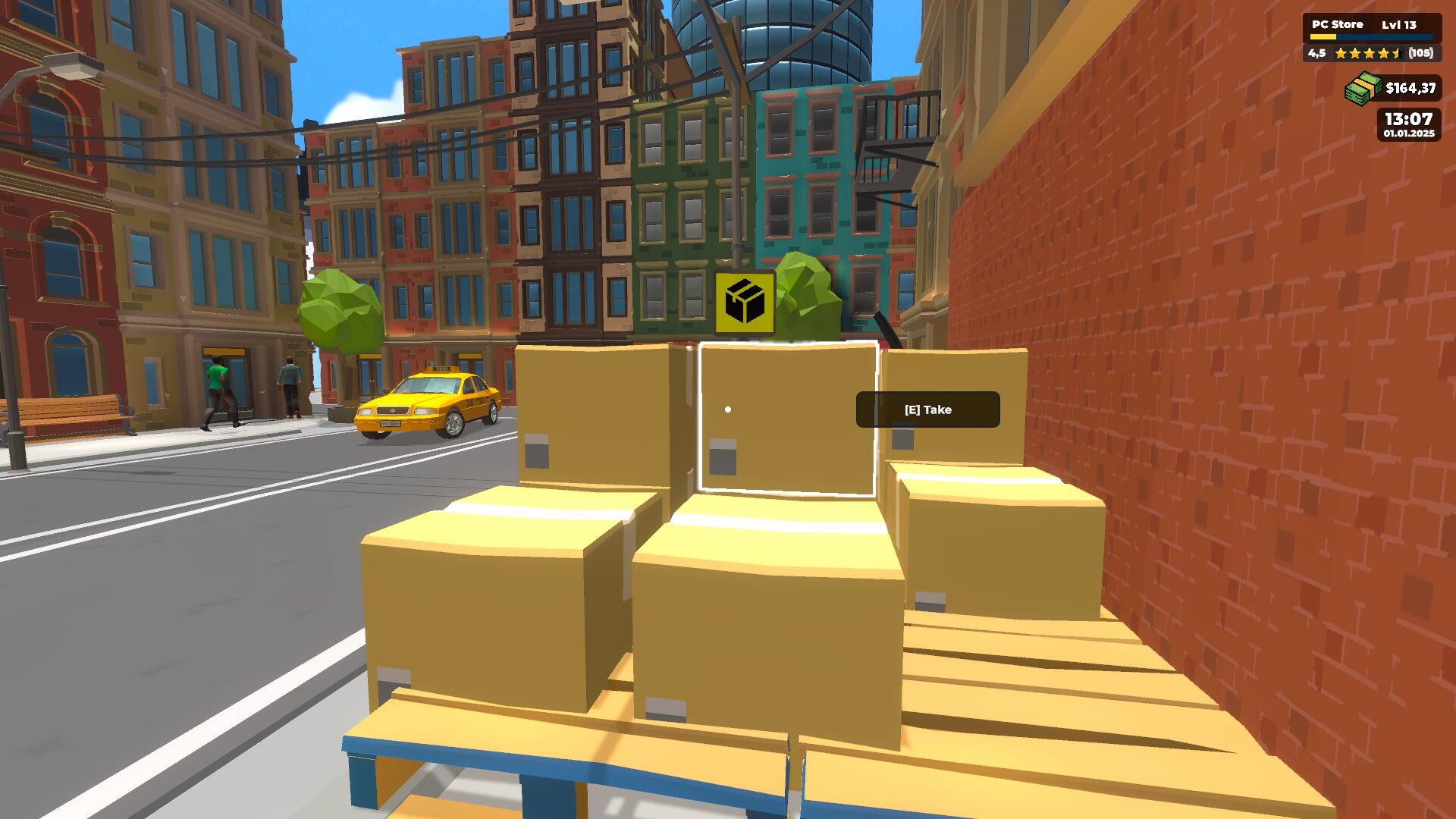Click the green money stack icon

[1362, 87]
